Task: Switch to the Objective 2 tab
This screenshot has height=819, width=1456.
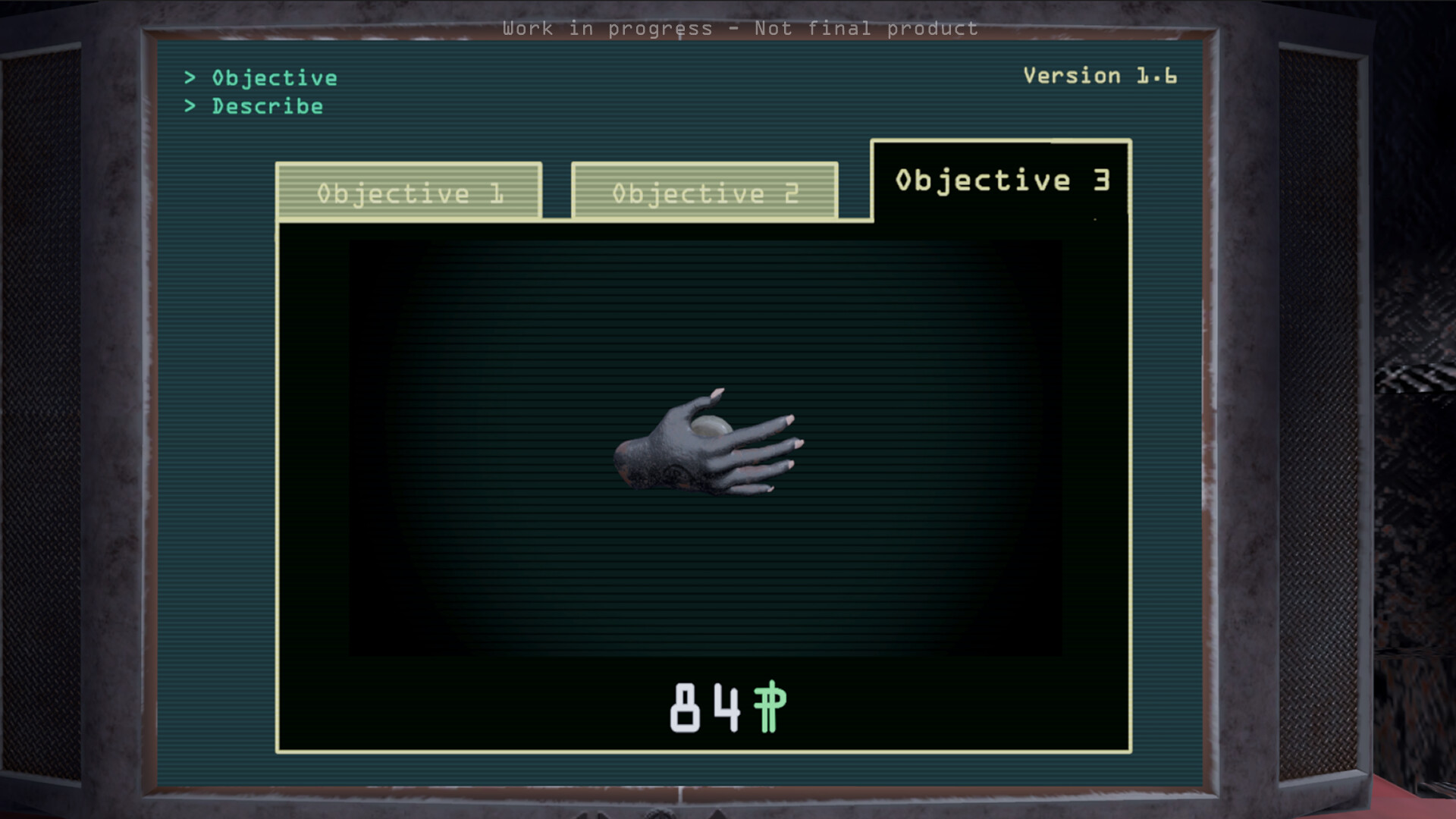Action: 705,192
